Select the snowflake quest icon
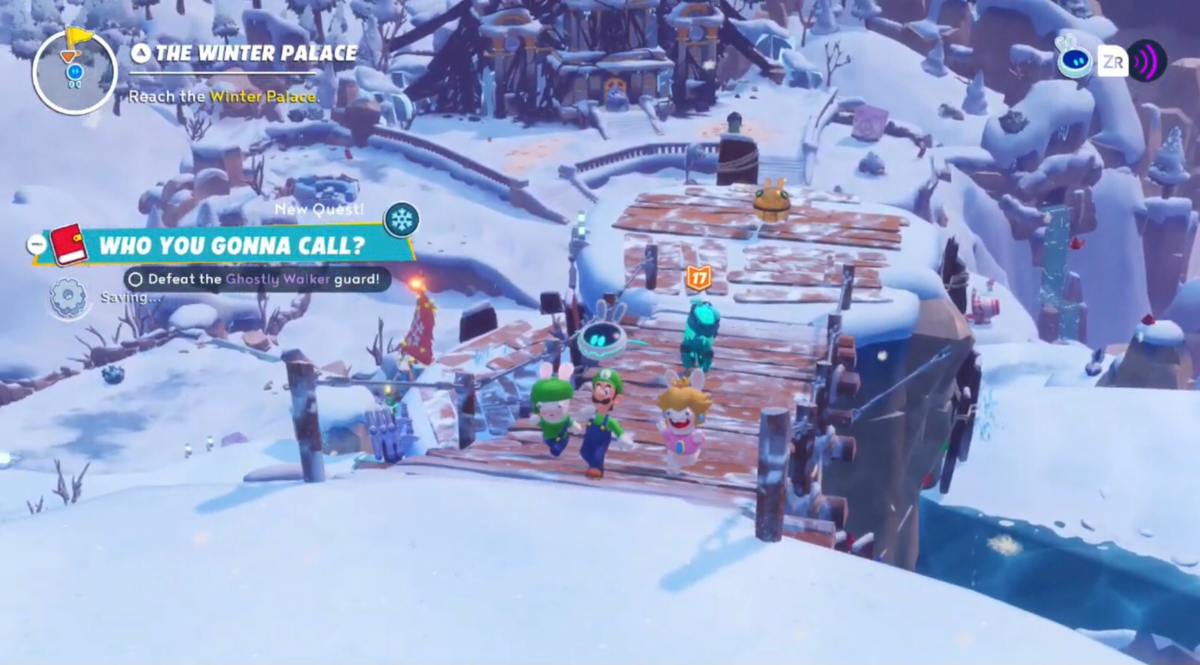This screenshot has width=1200, height=665. [401, 219]
